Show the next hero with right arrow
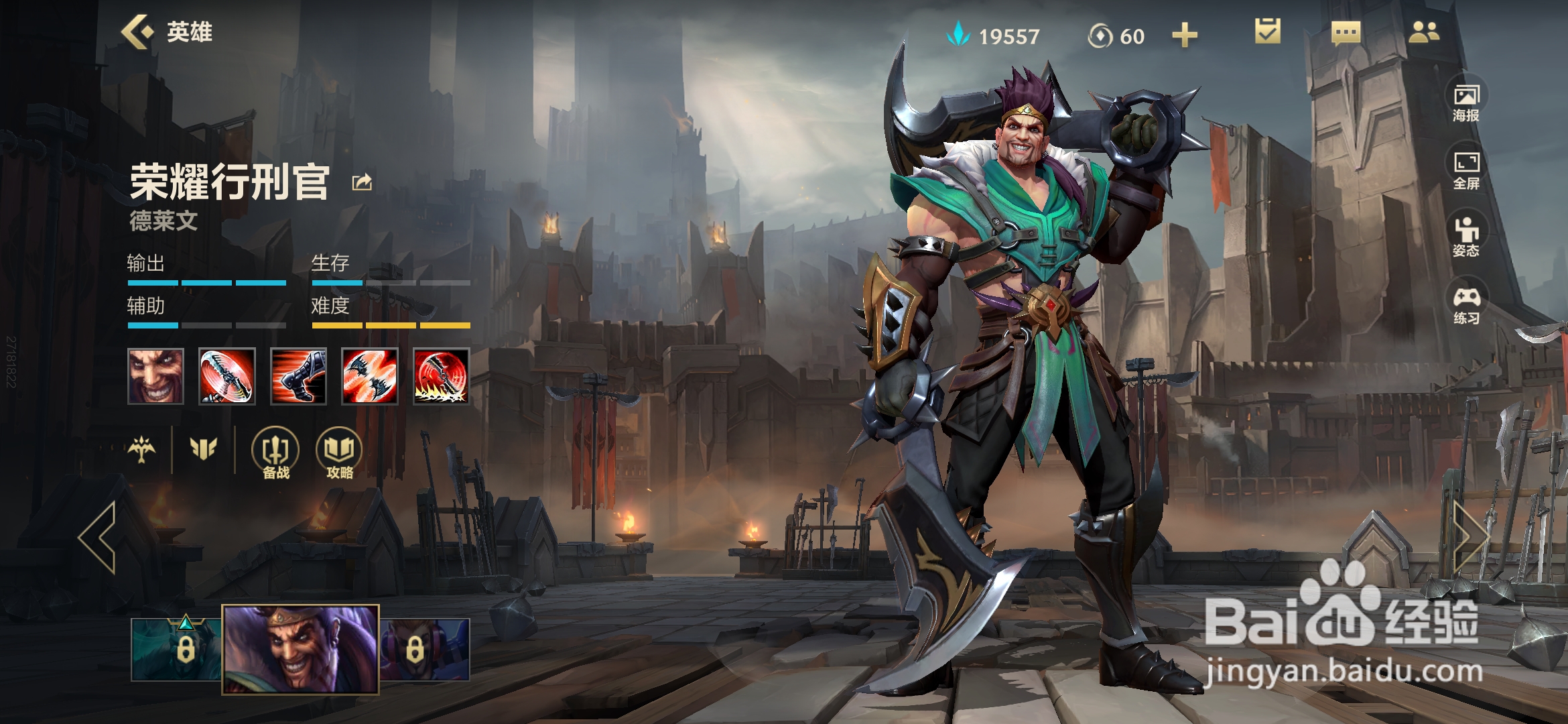 (x=1470, y=537)
